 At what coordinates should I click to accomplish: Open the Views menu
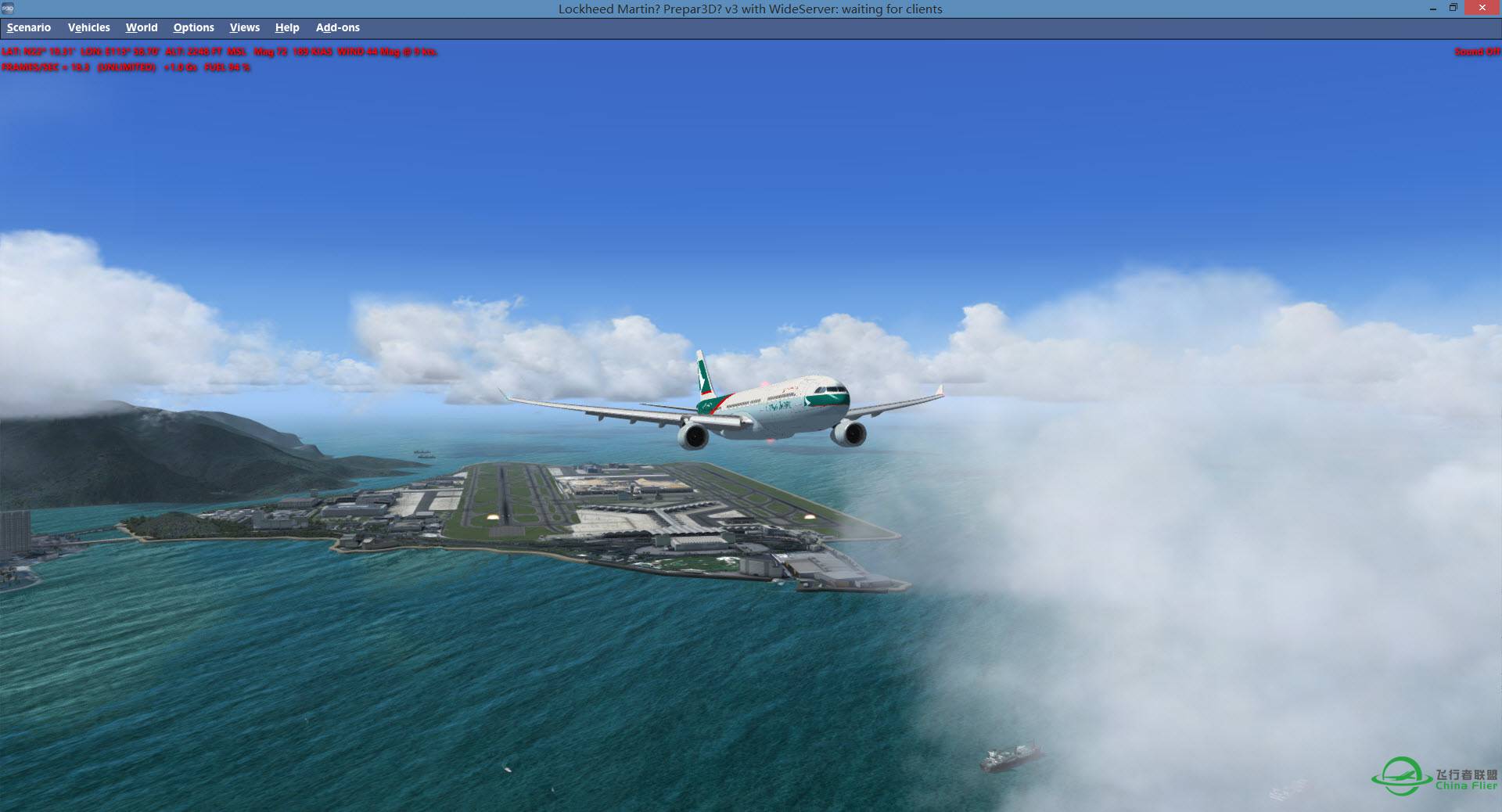pyautogui.click(x=244, y=27)
